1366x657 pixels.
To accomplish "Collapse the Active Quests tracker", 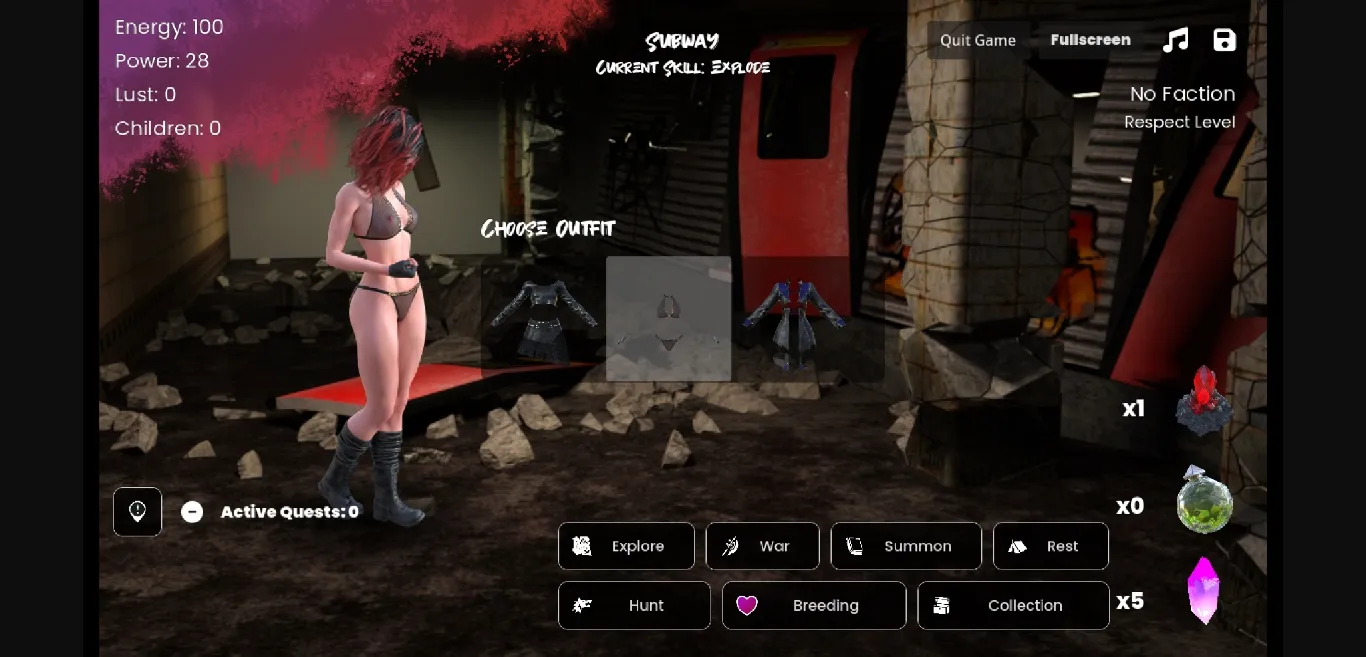I will [x=192, y=512].
